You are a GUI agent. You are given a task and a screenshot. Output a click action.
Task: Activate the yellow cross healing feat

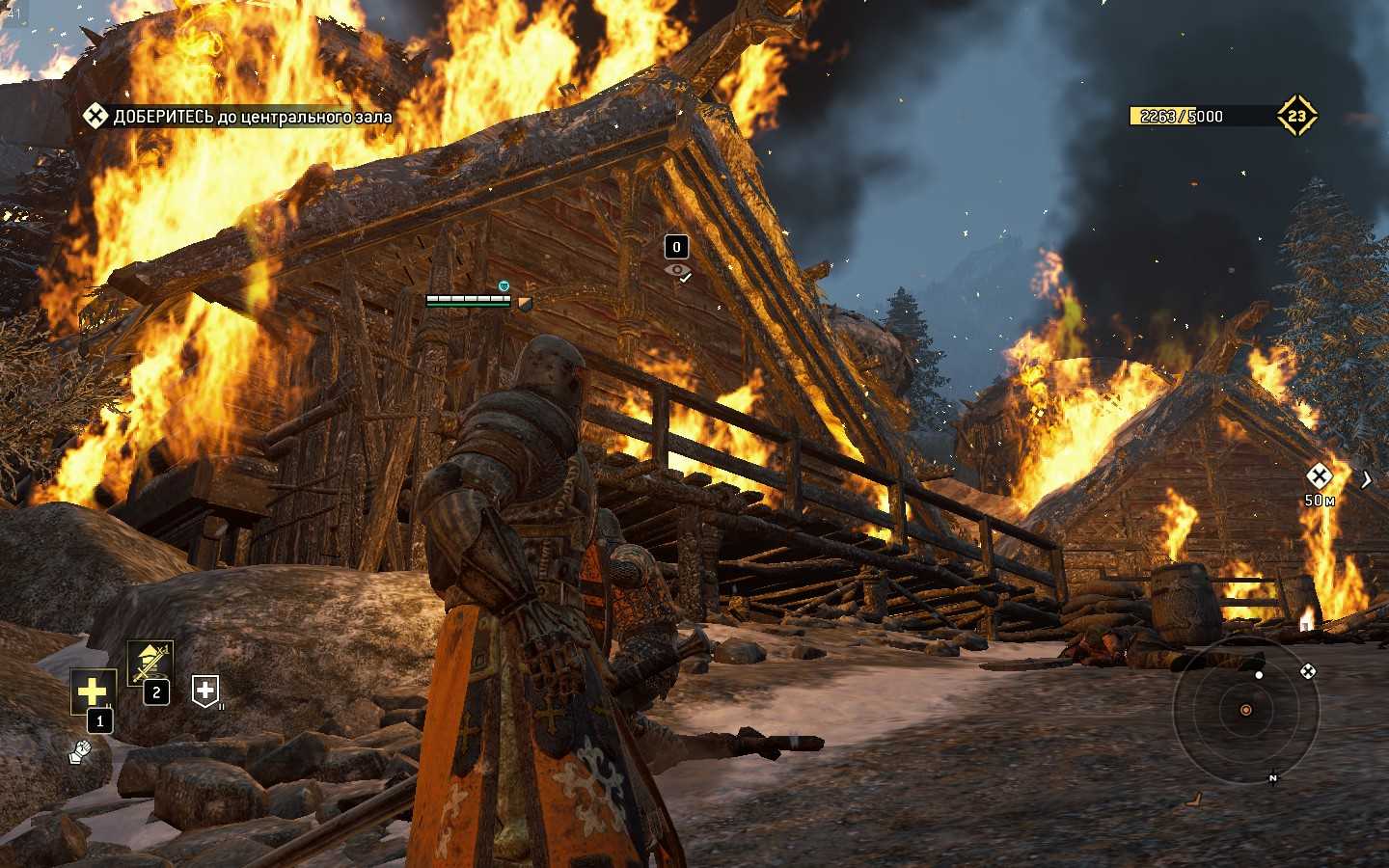point(93,692)
